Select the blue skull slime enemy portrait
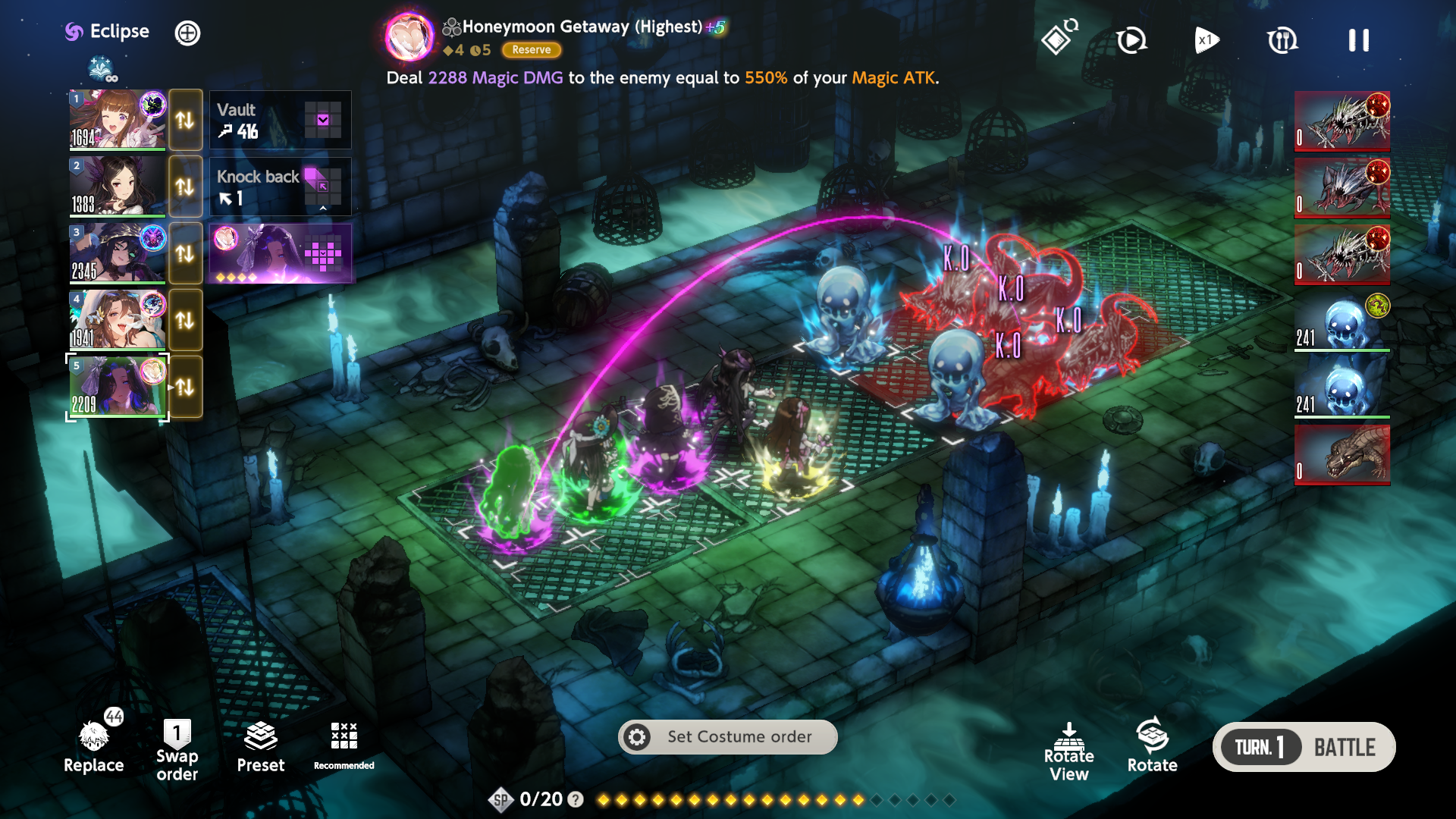The image size is (1456, 819). coord(1341,322)
